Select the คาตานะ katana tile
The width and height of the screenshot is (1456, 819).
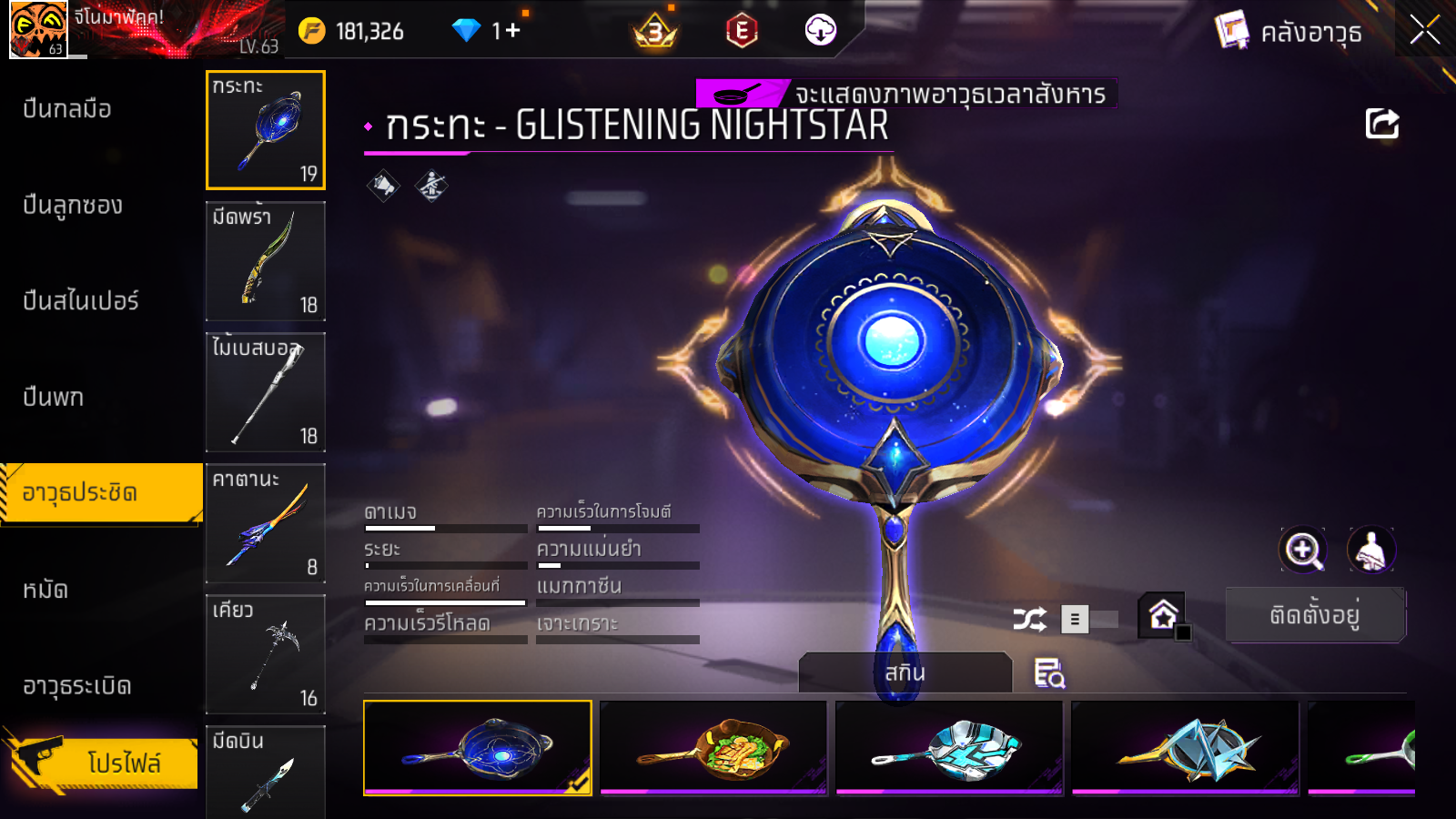coord(266,523)
